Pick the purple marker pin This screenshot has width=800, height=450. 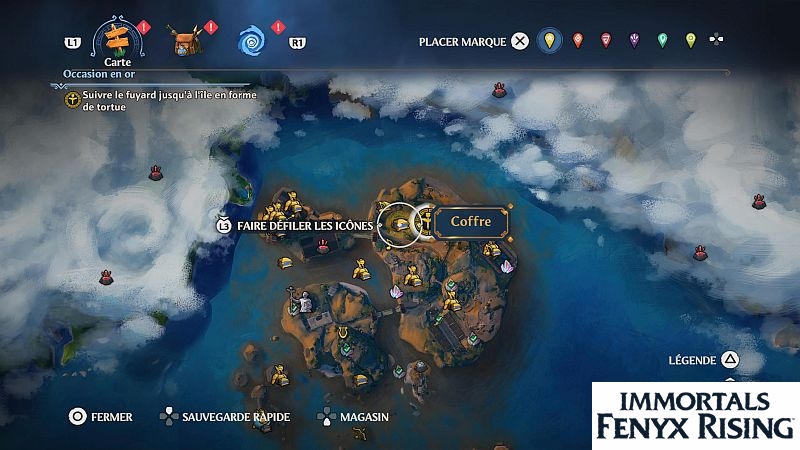coord(634,41)
